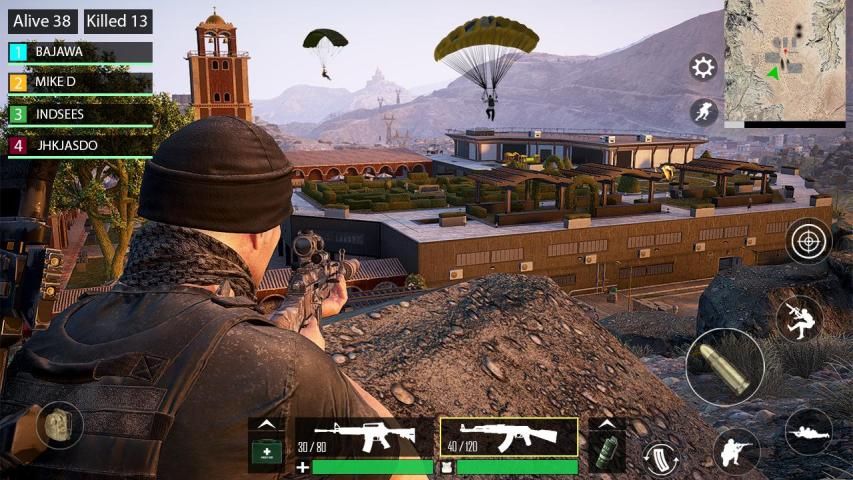Screen dimensions: 853x480
Task: Open the gear settings button
Action: pyautogui.click(x=704, y=68)
